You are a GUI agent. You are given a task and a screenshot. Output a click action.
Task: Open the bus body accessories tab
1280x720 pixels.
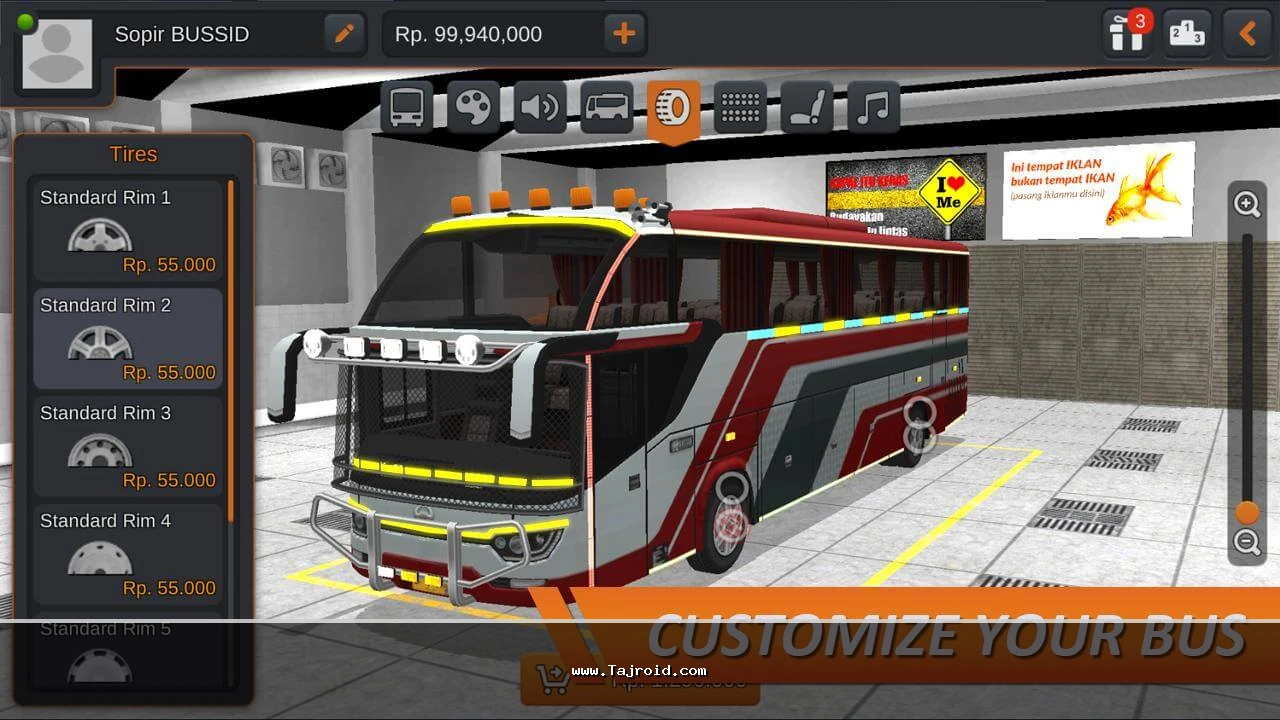(606, 107)
